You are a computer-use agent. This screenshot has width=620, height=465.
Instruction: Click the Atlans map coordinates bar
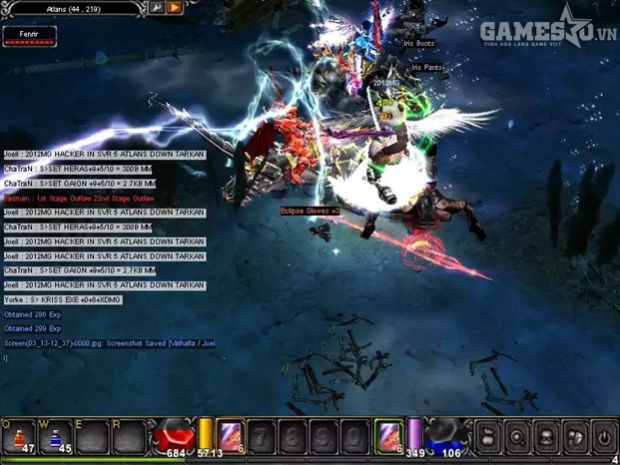pos(75,8)
